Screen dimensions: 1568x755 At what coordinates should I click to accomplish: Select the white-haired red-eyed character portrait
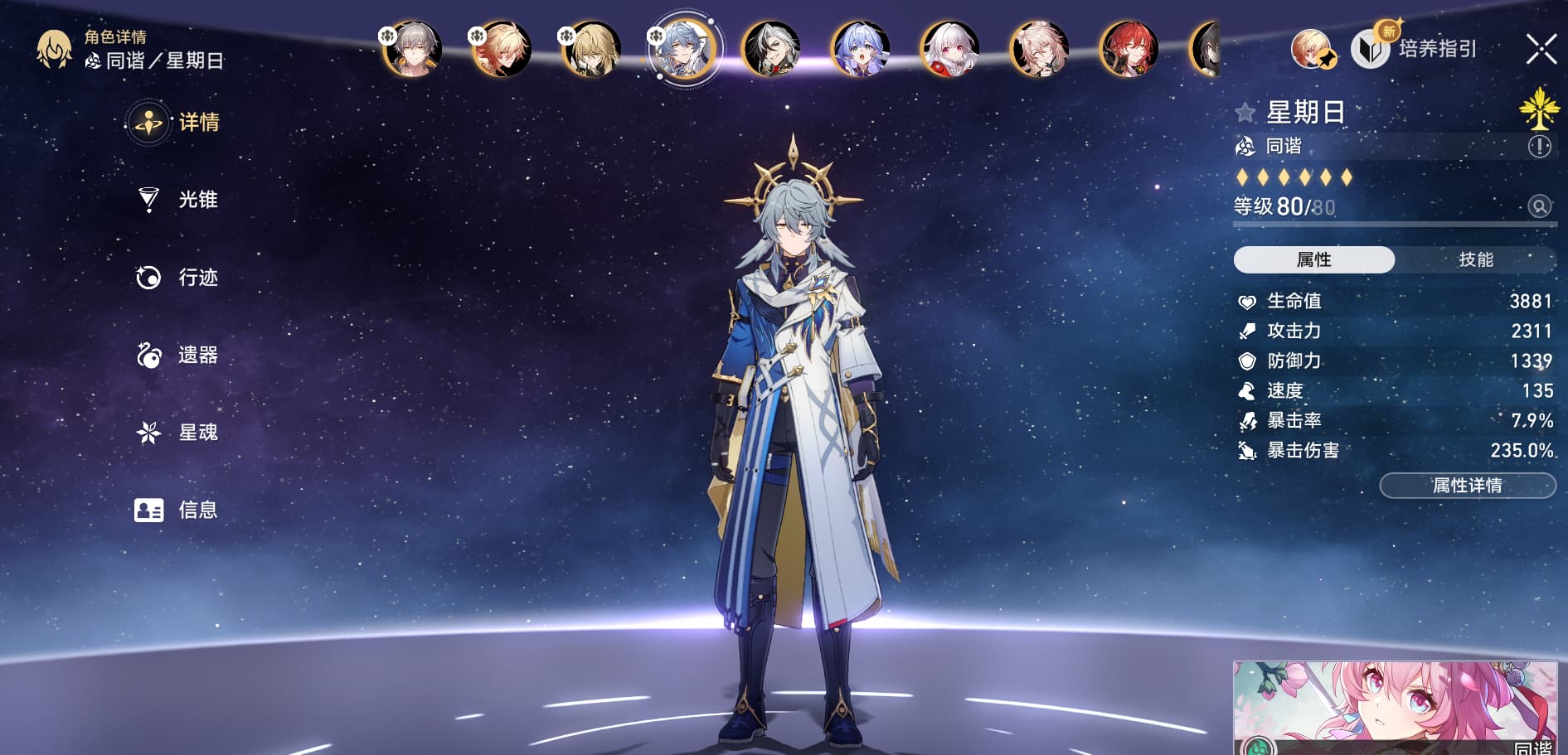pos(950,49)
